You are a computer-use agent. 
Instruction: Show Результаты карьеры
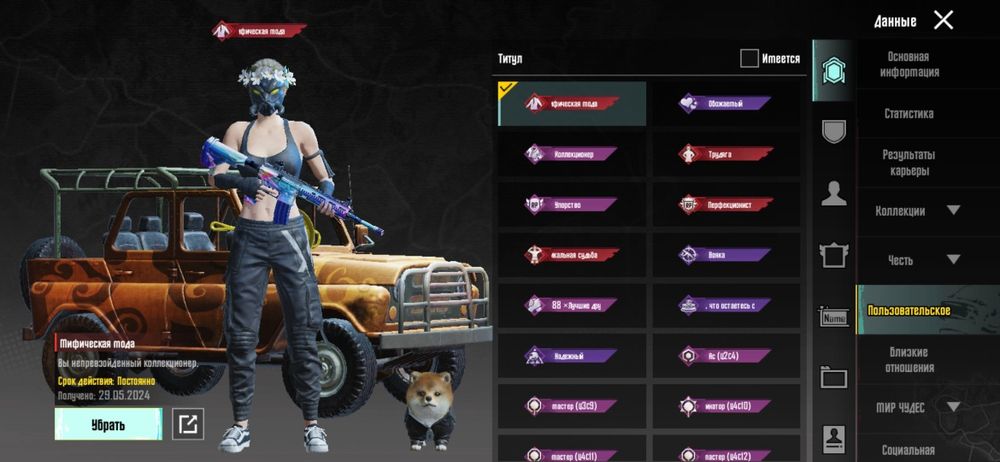click(x=909, y=163)
